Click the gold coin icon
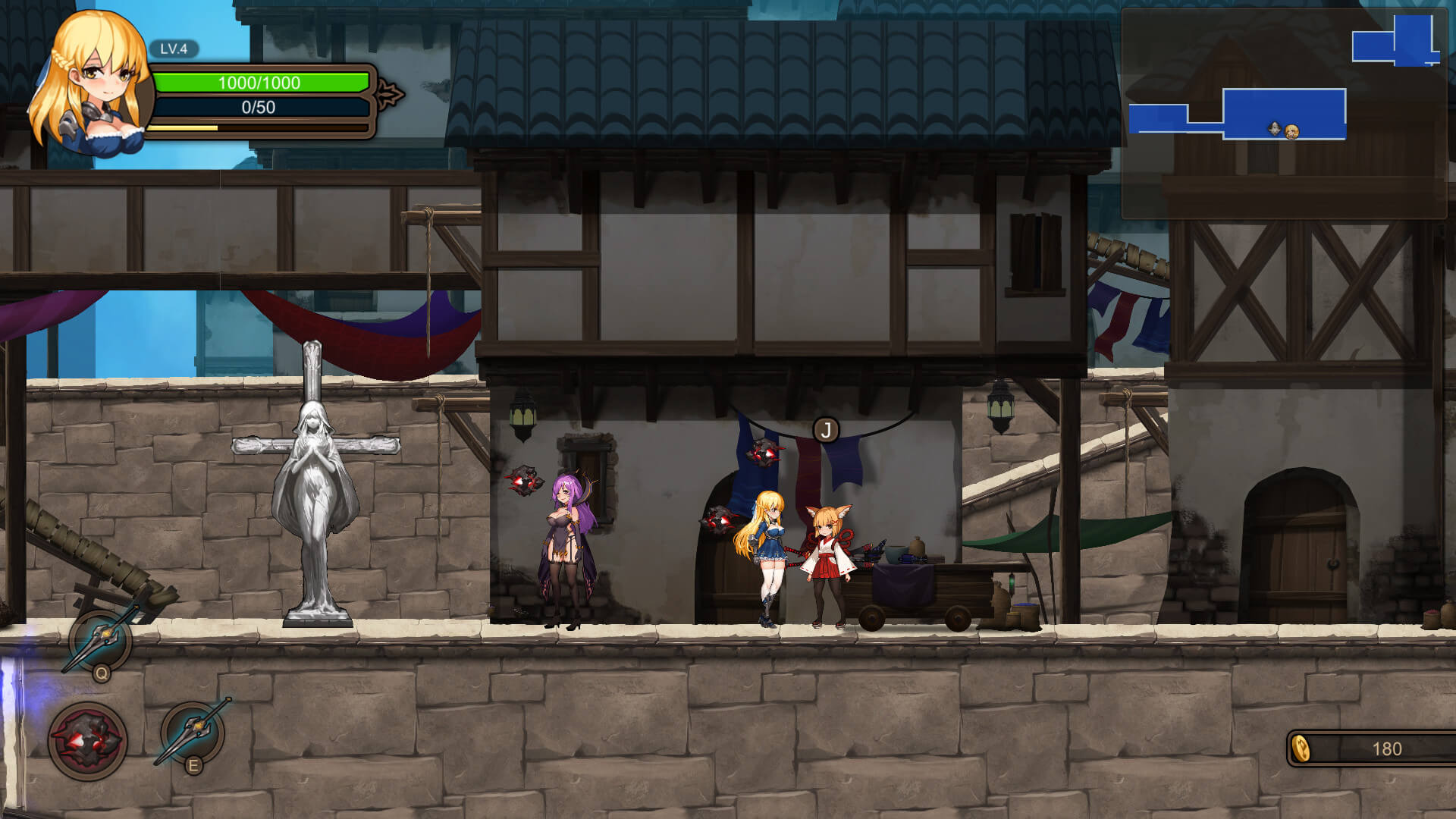The height and width of the screenshot is (819, 1456). (1301, 748)
